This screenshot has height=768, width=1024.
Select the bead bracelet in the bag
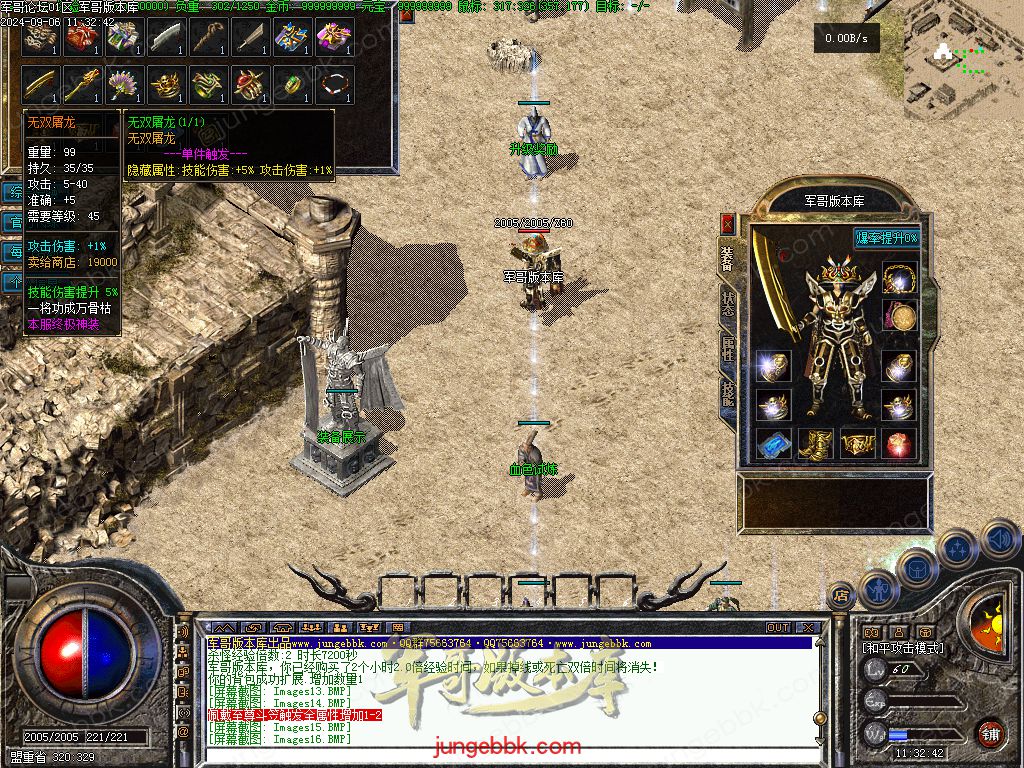tap(334, 85)
